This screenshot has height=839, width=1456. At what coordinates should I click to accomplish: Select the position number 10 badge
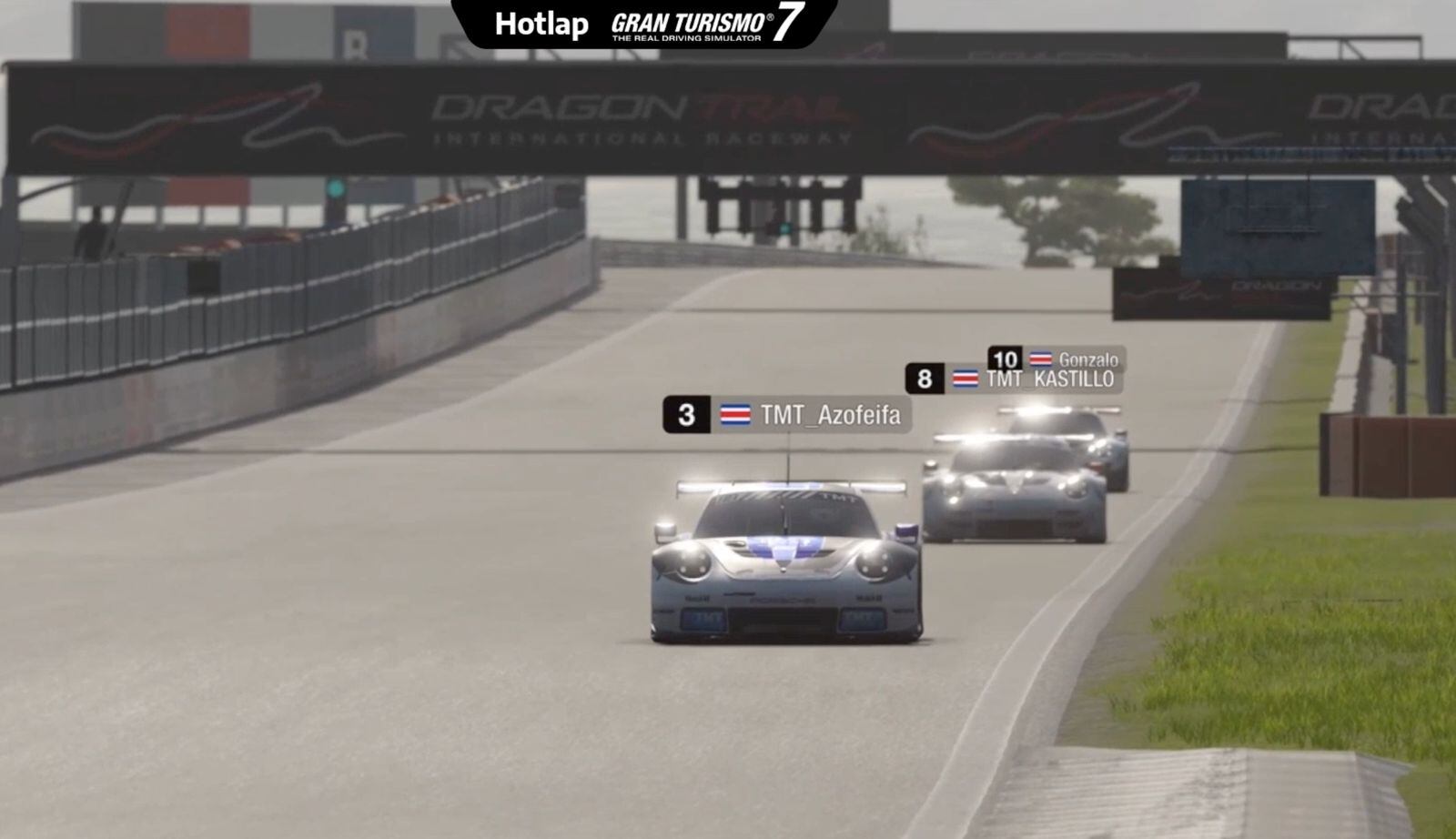pyautogui.click(x=1005, y=359)
